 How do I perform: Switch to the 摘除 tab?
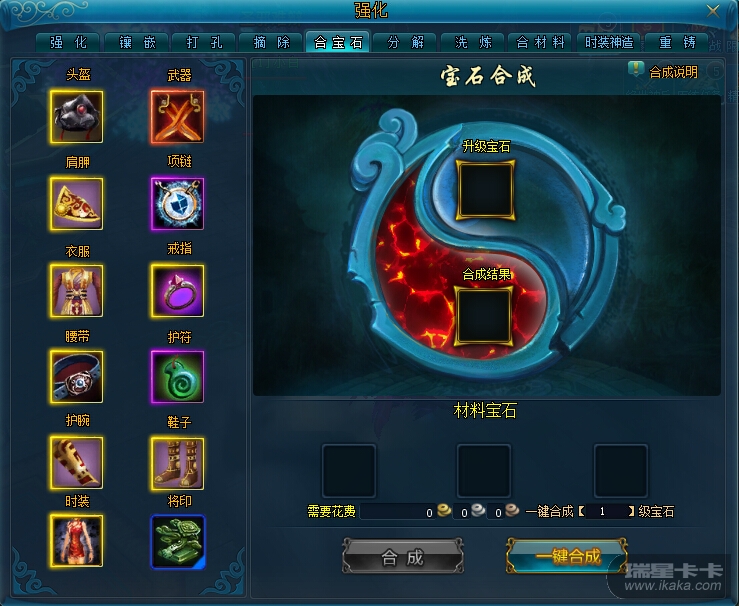click(x=271, y=42)
